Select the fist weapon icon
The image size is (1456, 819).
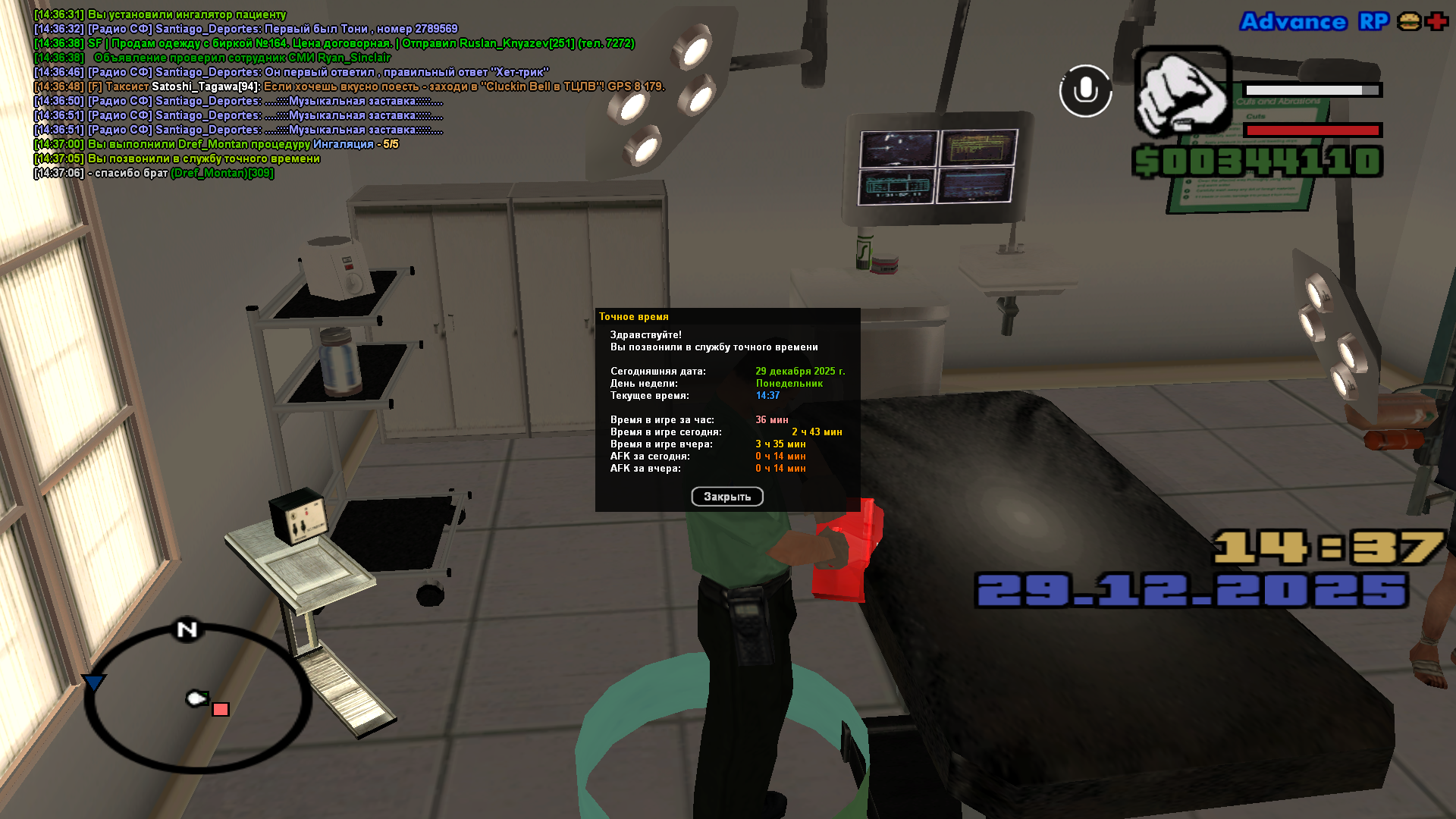(1181, 91)
